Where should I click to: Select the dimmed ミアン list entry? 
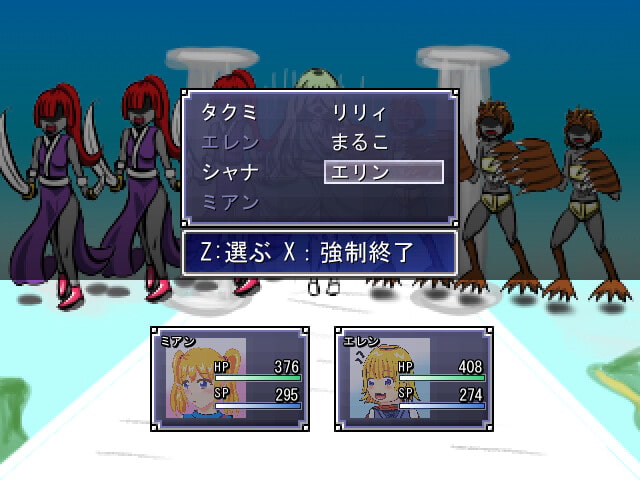(230, 202)
